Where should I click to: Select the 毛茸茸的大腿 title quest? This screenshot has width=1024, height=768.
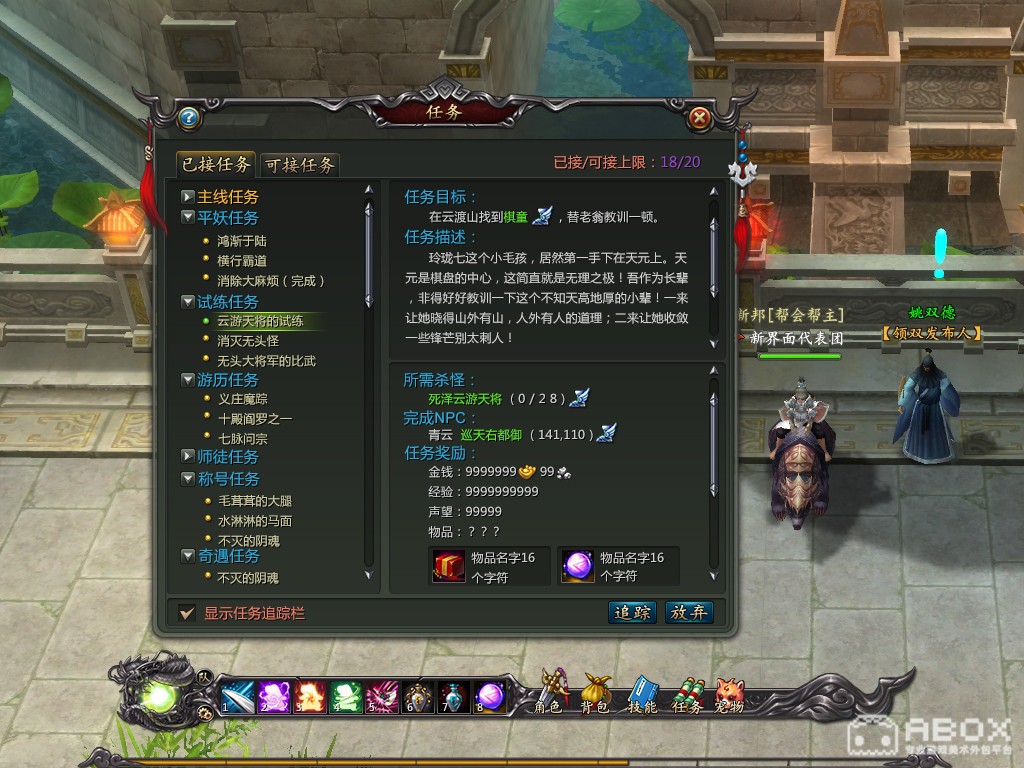[255, 501]
